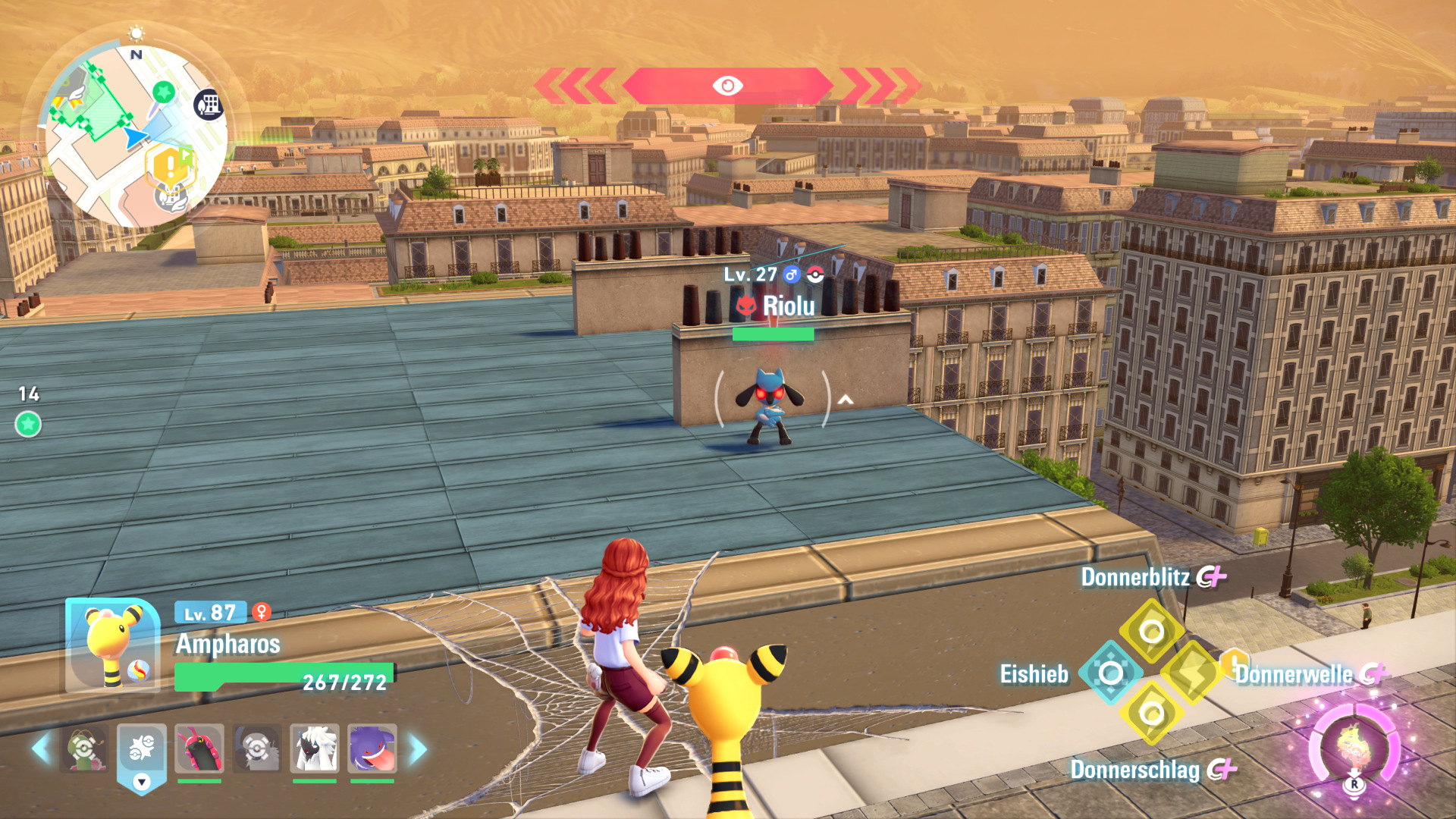Switch to Gengar in the party bar
Image resolution: width=1456 pixels, height=819 pixels.
372,748
